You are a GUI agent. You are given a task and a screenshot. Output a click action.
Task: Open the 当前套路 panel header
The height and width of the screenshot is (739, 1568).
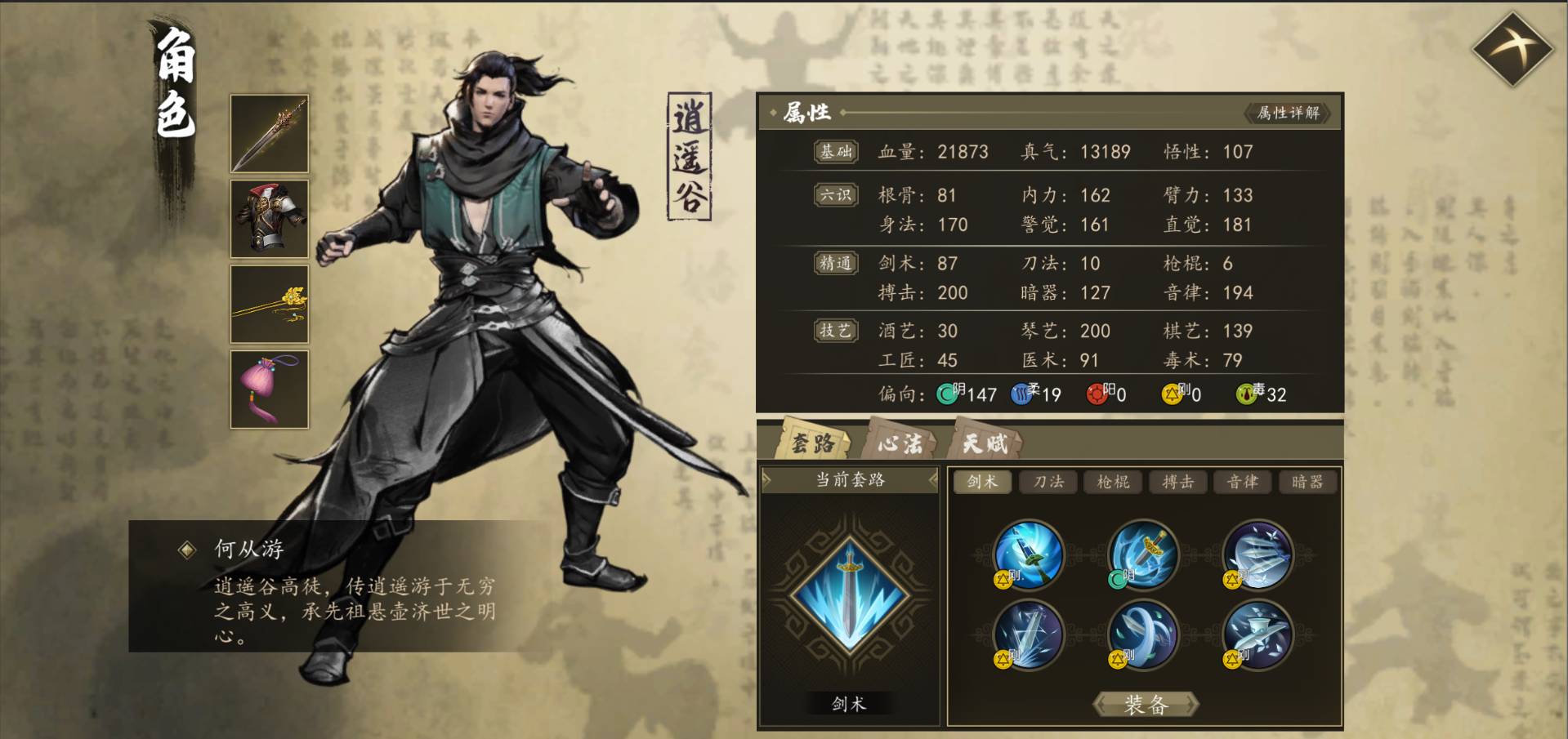[x=850, y=479]
